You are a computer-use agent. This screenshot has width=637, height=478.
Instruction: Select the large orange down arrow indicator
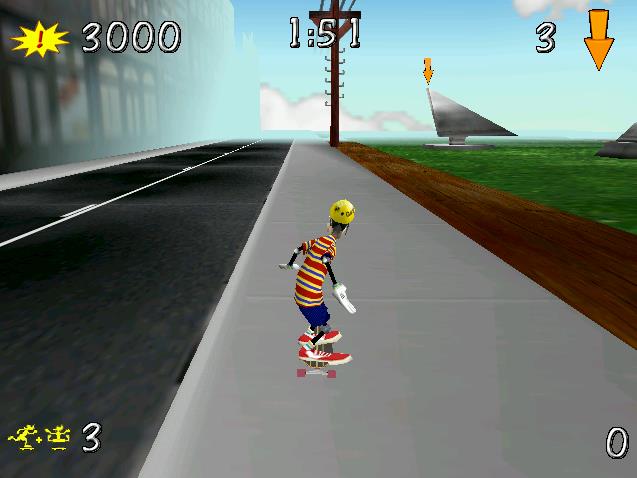pos(598,38)
